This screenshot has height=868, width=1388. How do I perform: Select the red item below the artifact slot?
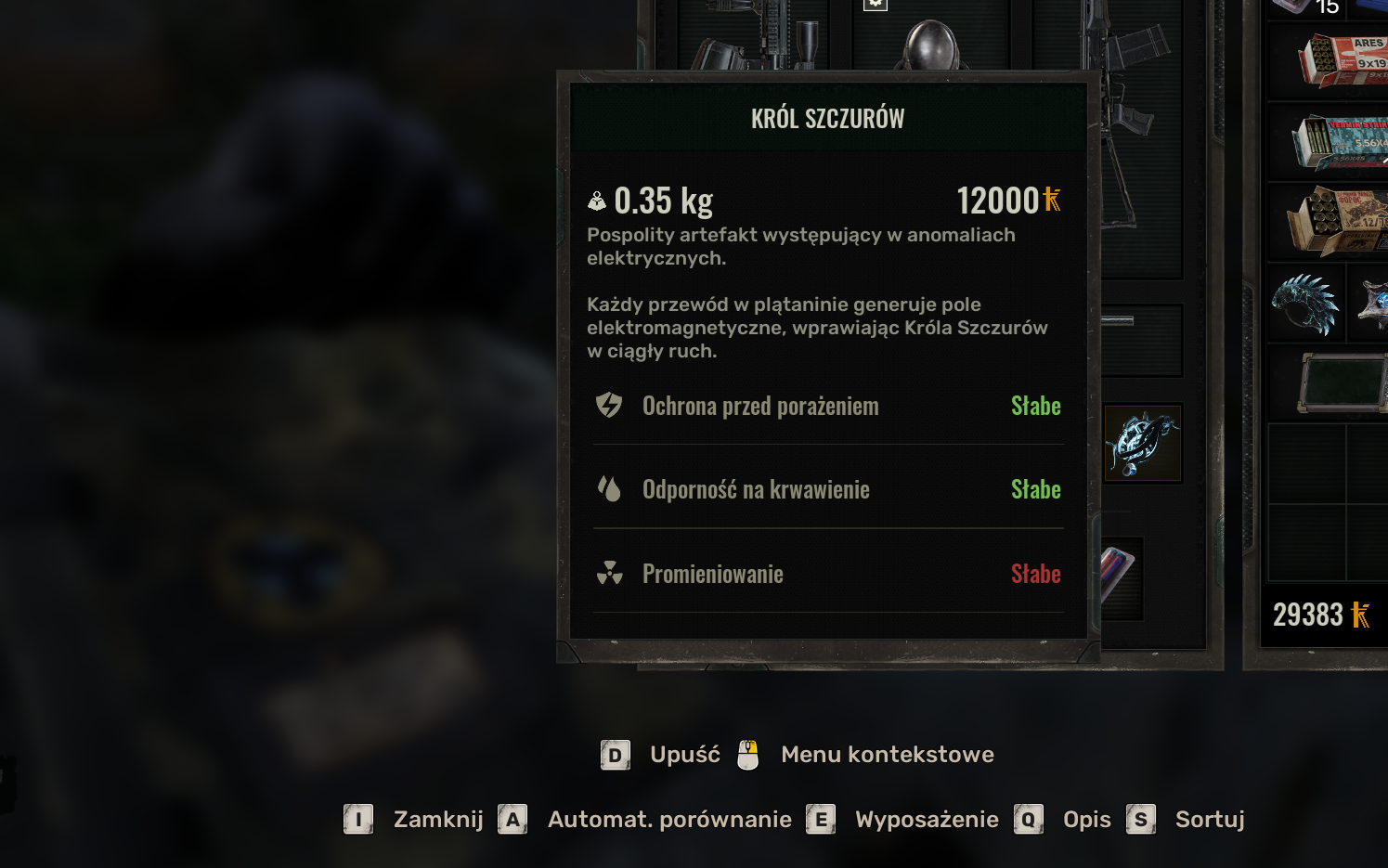pos(1122,576)
